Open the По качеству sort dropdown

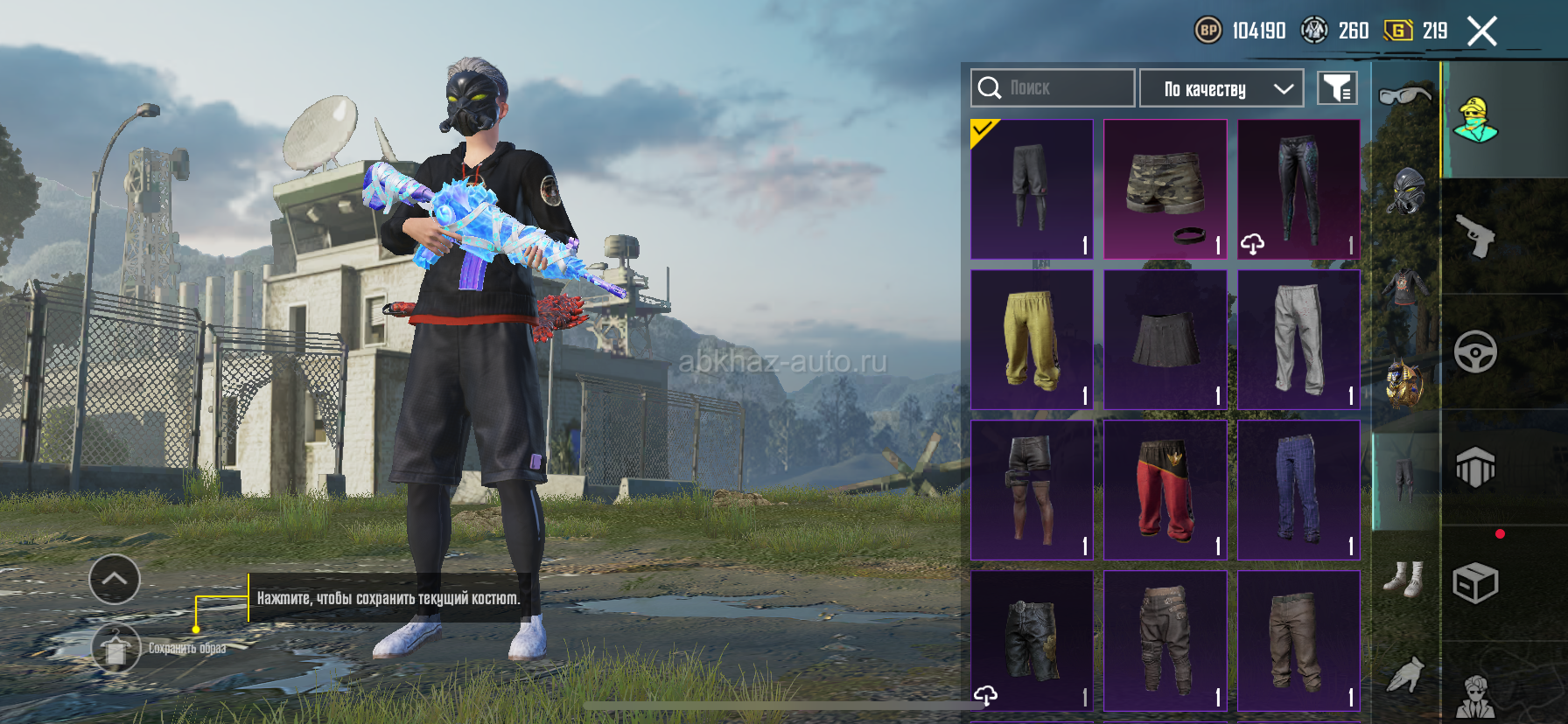(1221, 88)
